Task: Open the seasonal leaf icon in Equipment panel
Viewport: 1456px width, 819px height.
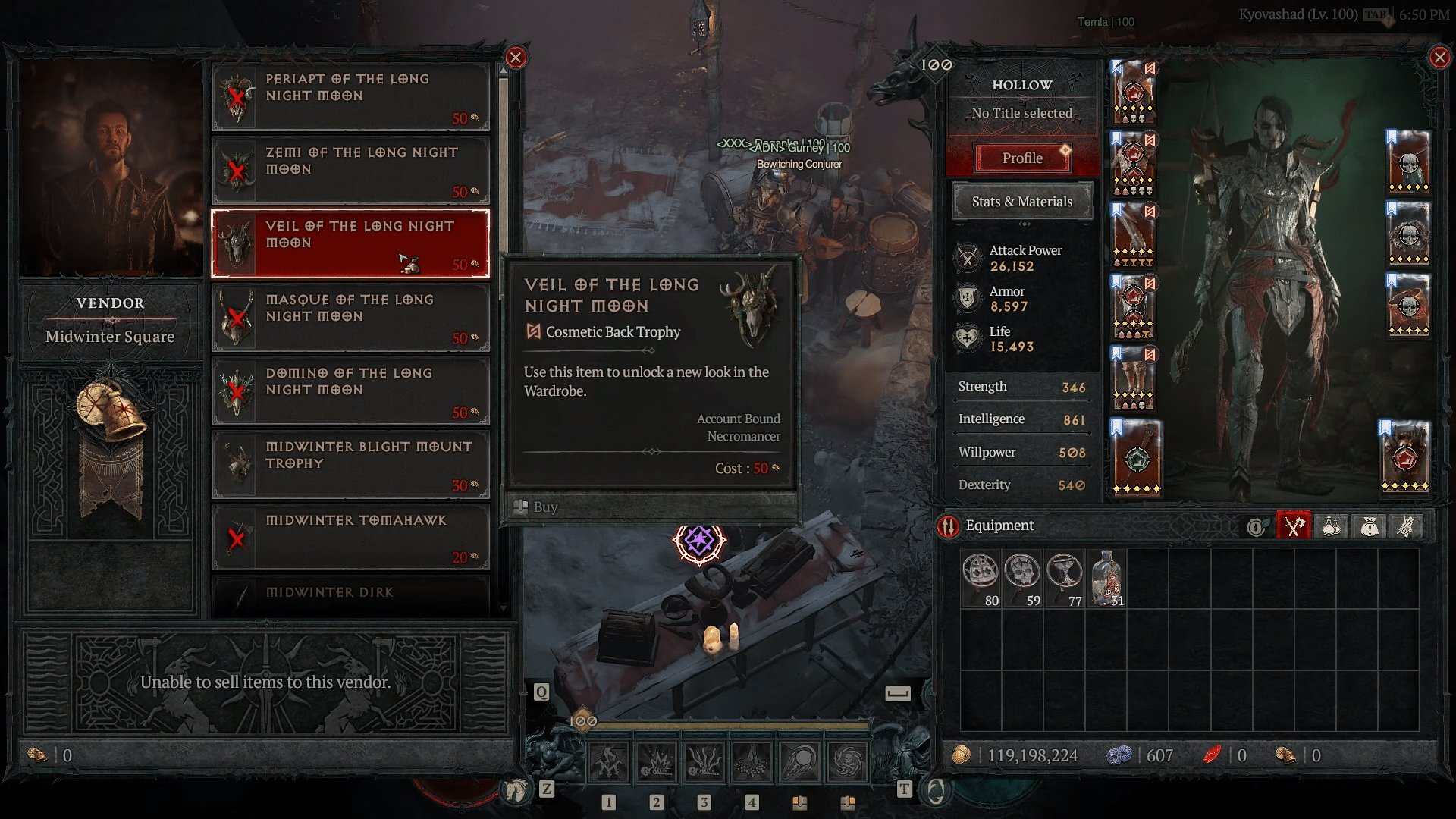Action: pyautogui.click(x=1255, y=526)
